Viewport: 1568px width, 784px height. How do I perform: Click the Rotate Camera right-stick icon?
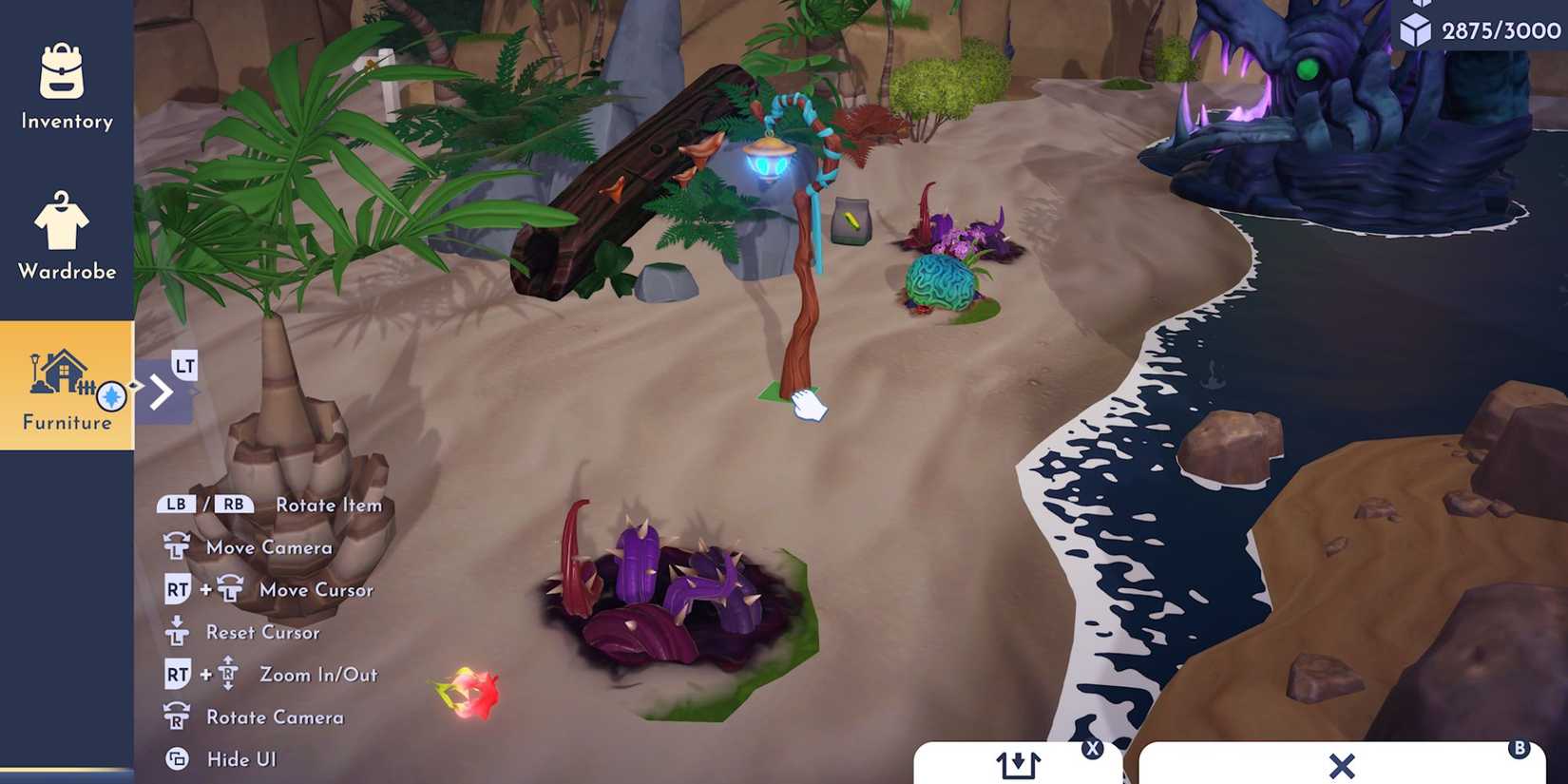click(x=175, y=717)
